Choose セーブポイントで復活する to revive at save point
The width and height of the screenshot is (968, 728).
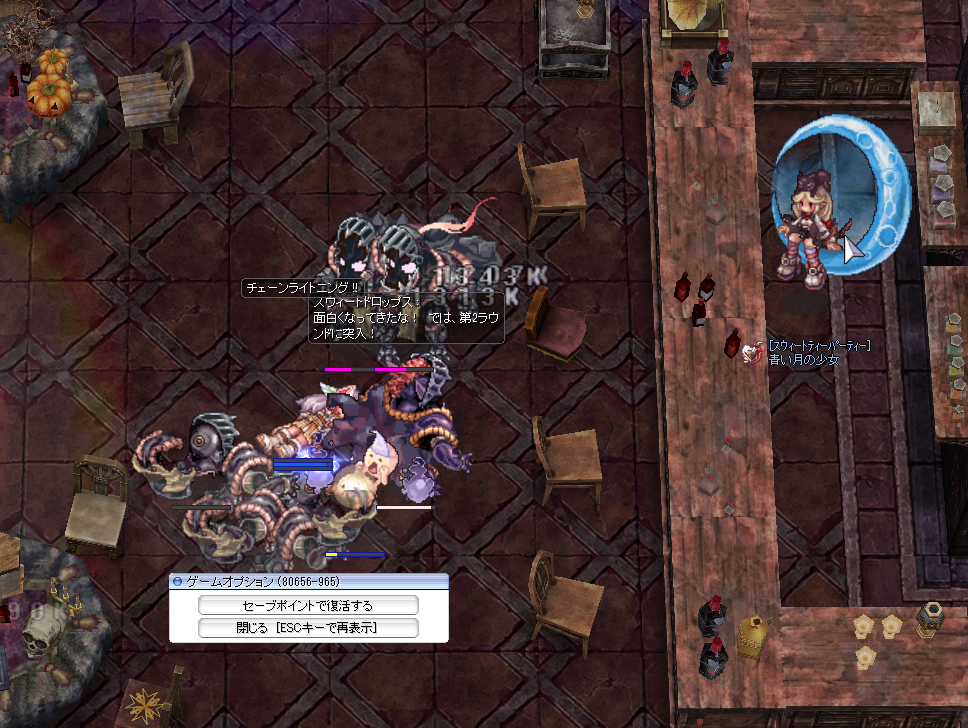coord(308,605)
